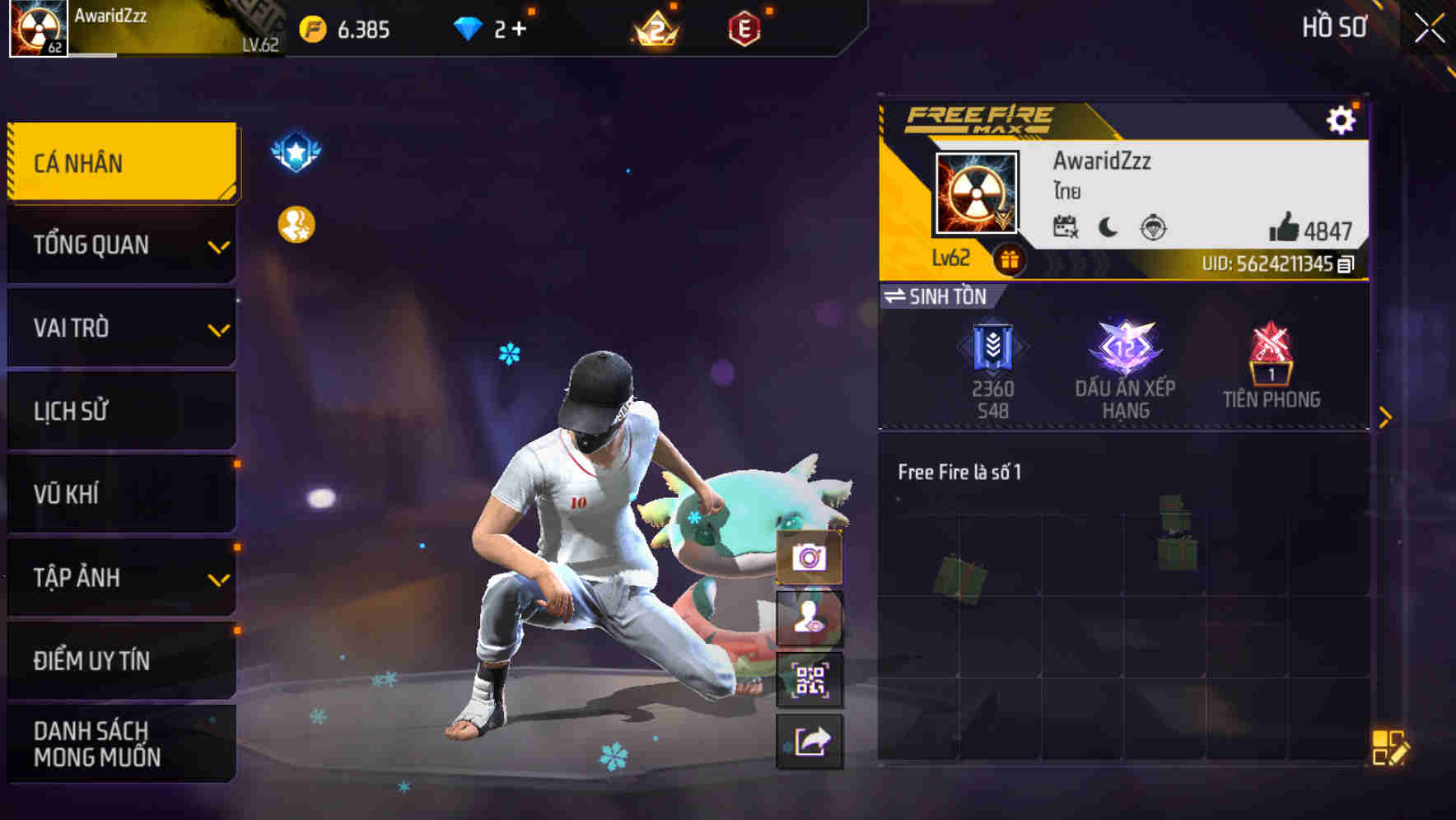
Task: Select the share arrow icon
Action: point(810,739)
